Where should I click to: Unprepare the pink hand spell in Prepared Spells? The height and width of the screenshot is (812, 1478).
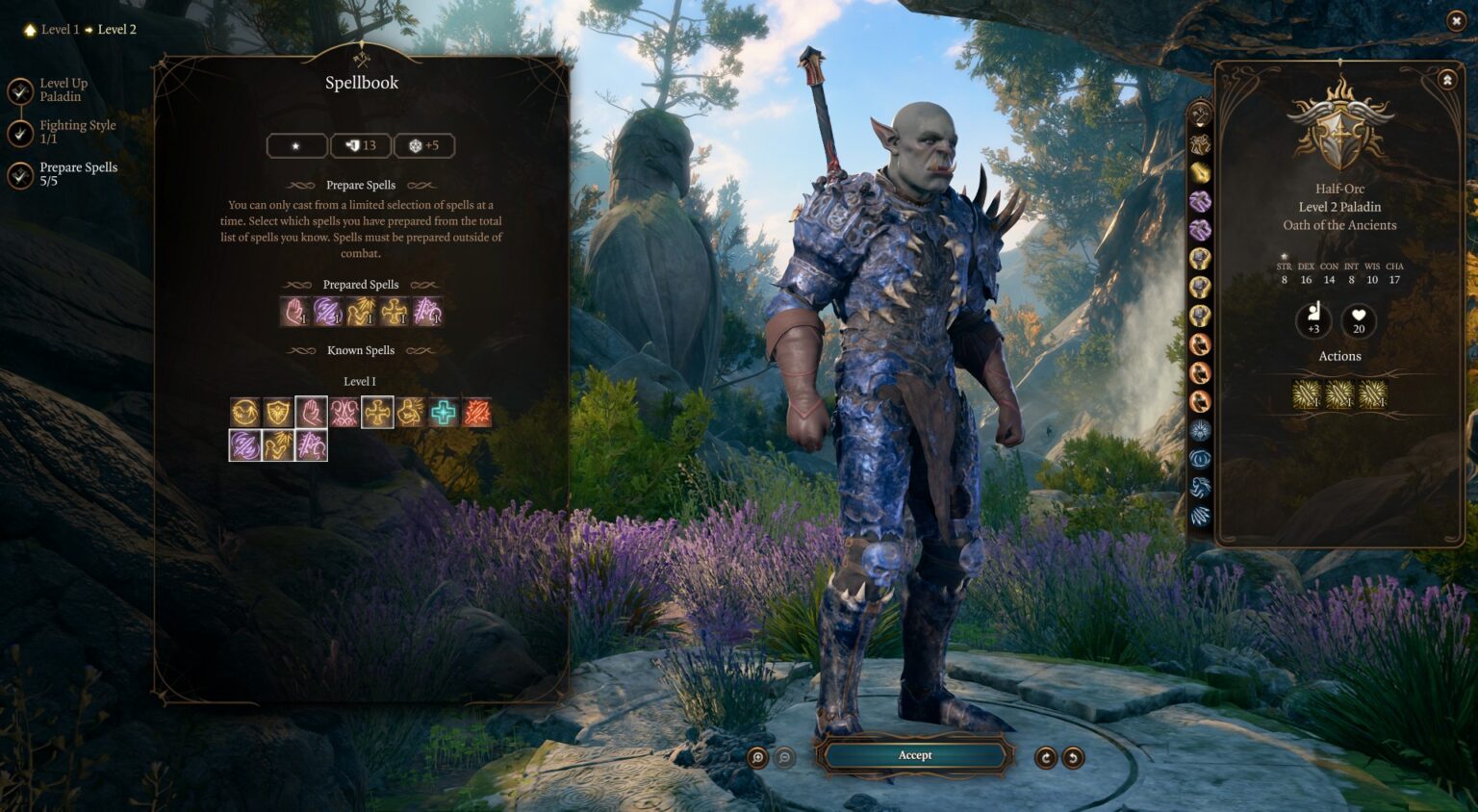tap(294, 312)
